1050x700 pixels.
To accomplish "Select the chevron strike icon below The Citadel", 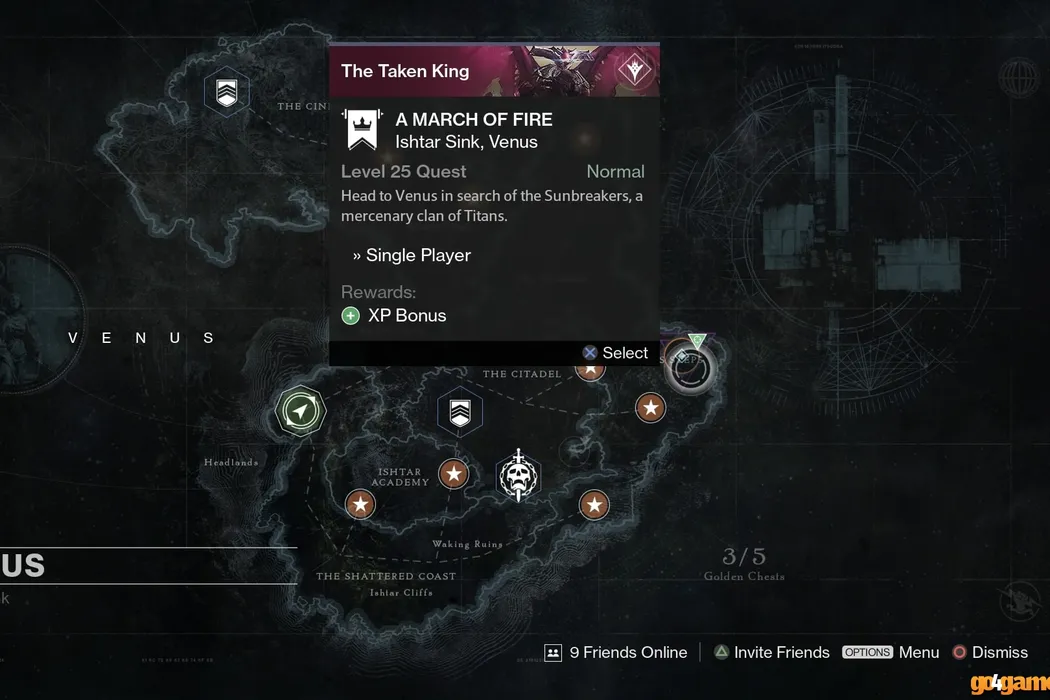I will point(460,412).
